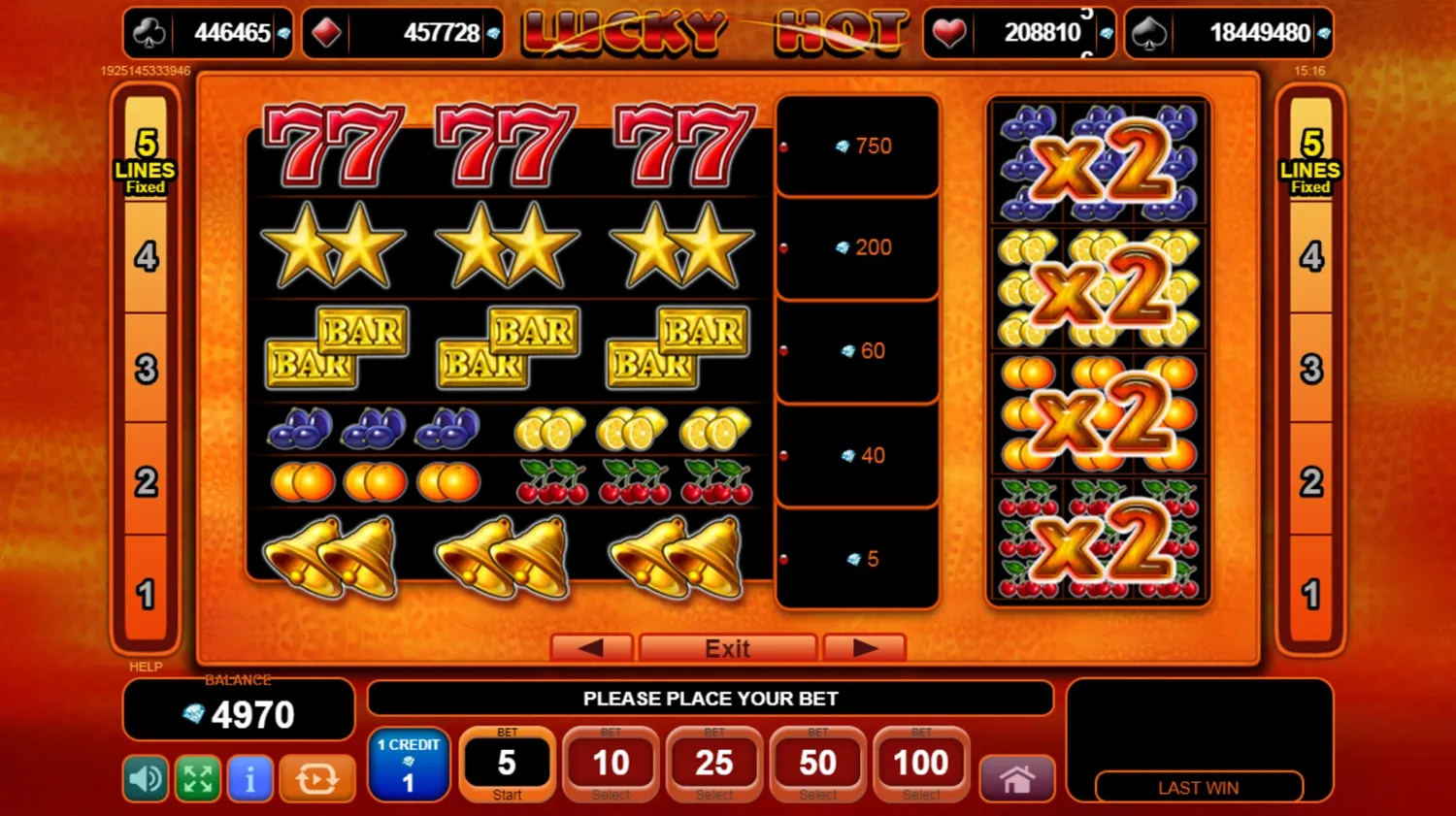Image resolution: width=1456 pixels, height=816 pixels.
Task: Click the LAST WIN display
Action: click(x=1199, y=787)
